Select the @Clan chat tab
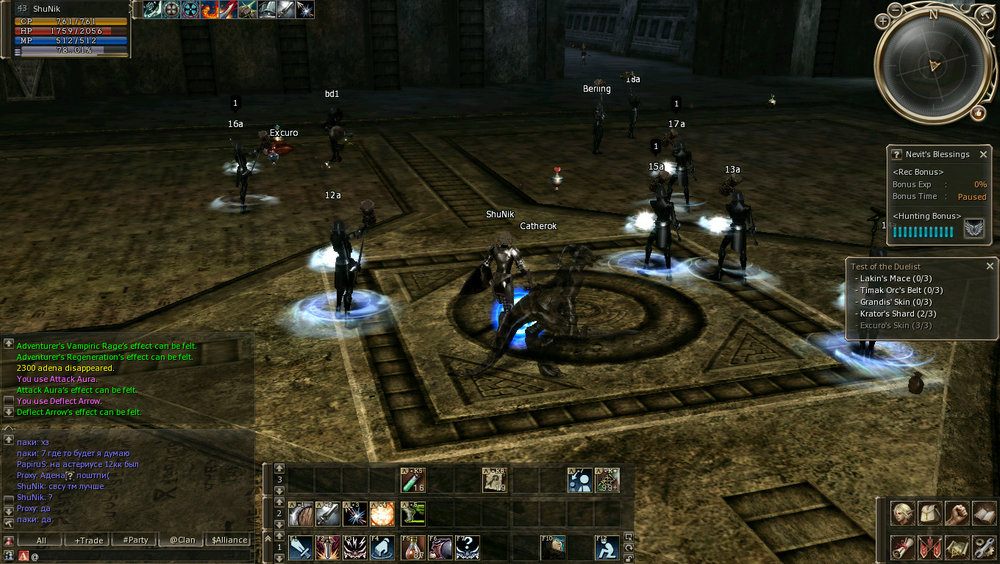This screenshot has width=1000, height=564. pyautogui.click(x=181, y=540)
